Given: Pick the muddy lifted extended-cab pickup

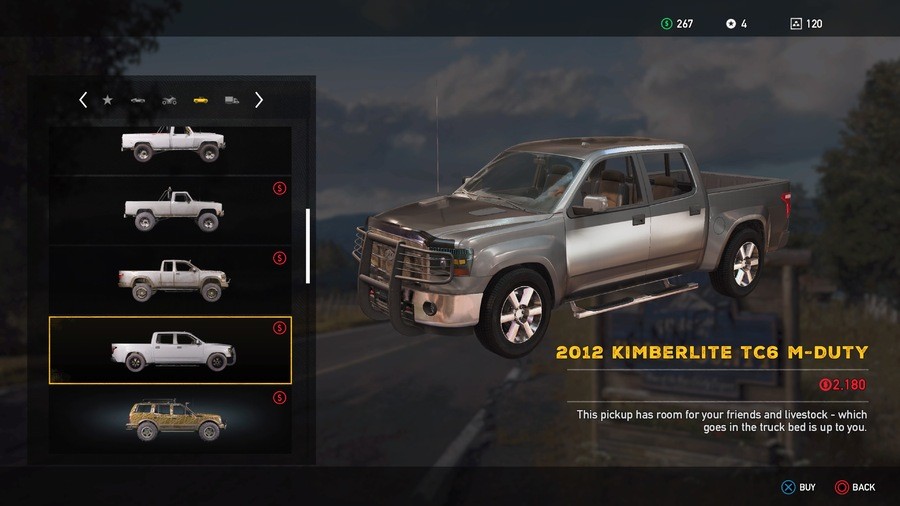Looking at the screenshot, I should coord(171,279).
